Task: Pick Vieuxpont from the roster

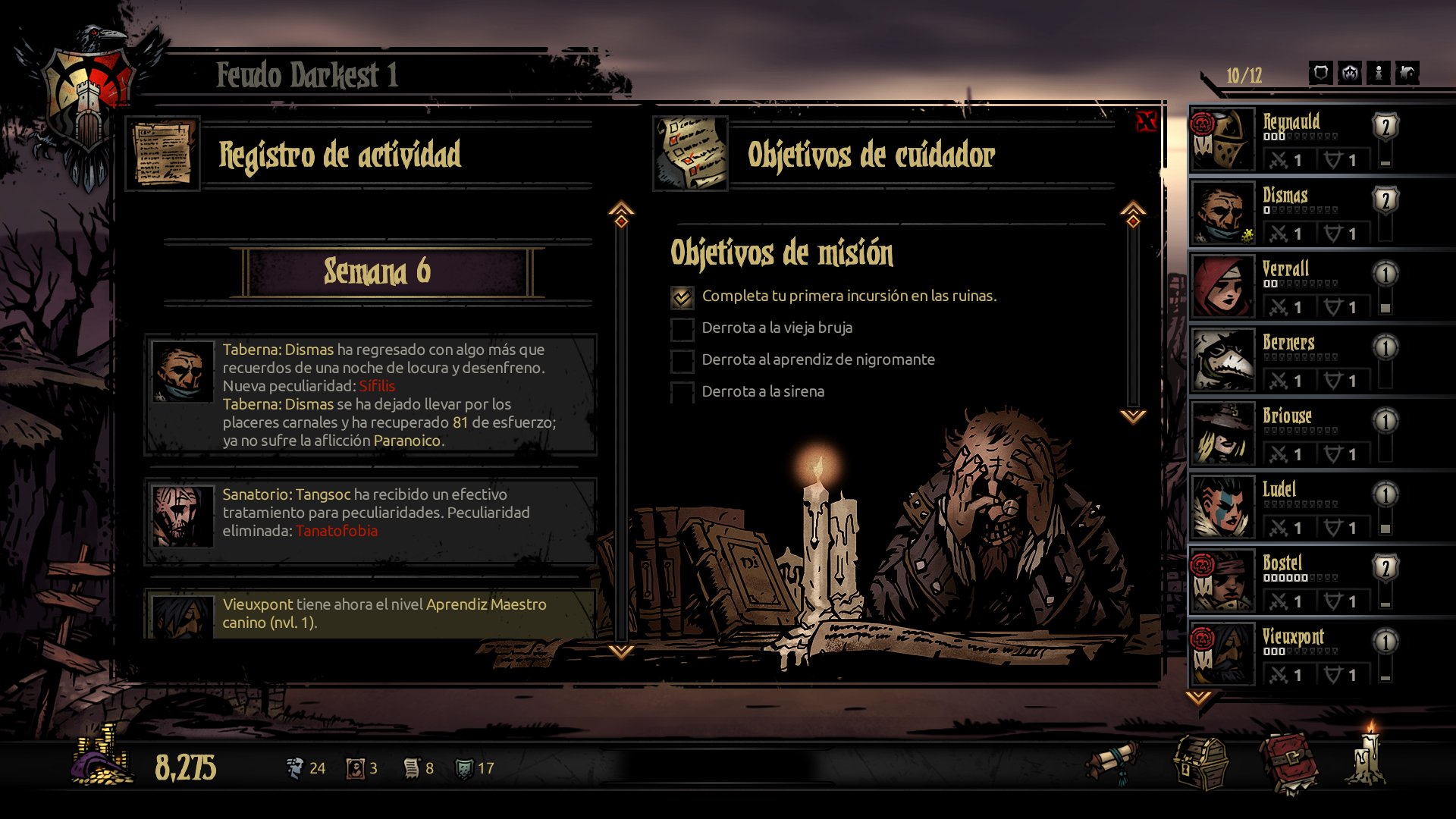Action: pyautogui.click(x=1289, y=654)
